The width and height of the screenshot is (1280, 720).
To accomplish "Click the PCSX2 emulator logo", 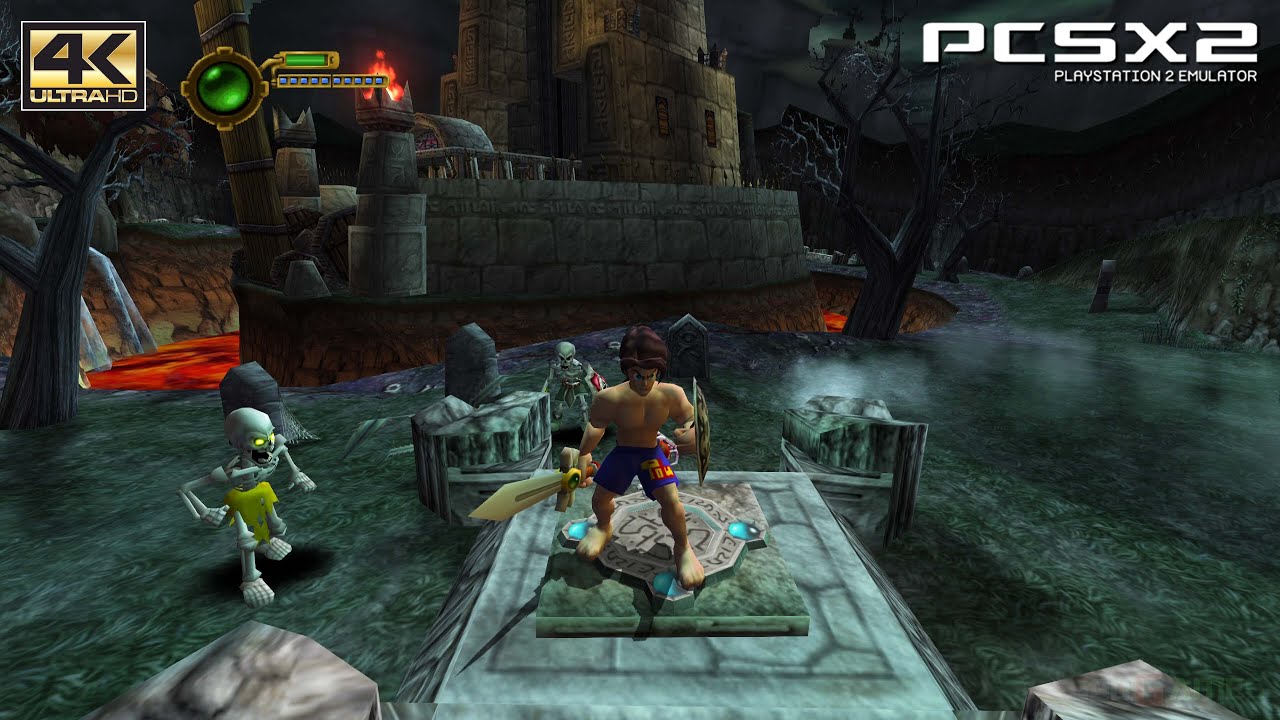I will (x=1089, y=50).
